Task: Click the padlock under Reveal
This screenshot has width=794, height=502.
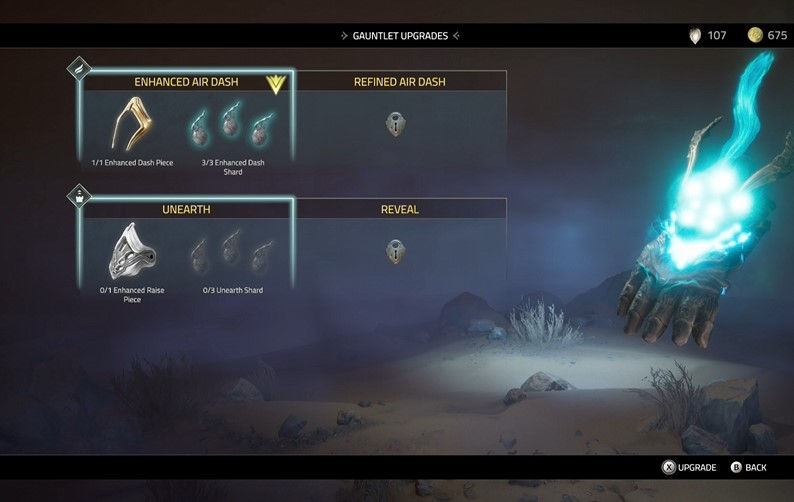Action: (396, 251)
